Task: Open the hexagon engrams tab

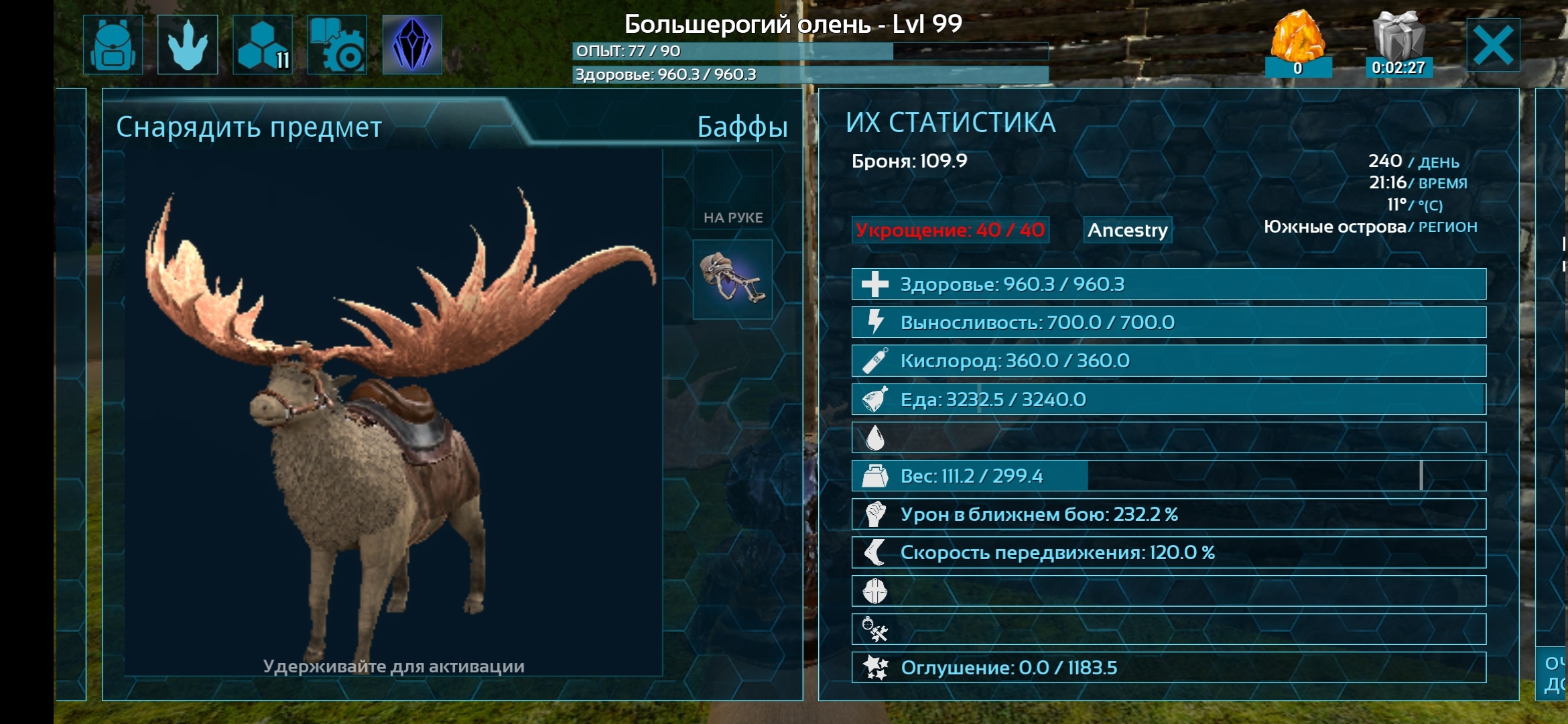Action: pos(263,45)
